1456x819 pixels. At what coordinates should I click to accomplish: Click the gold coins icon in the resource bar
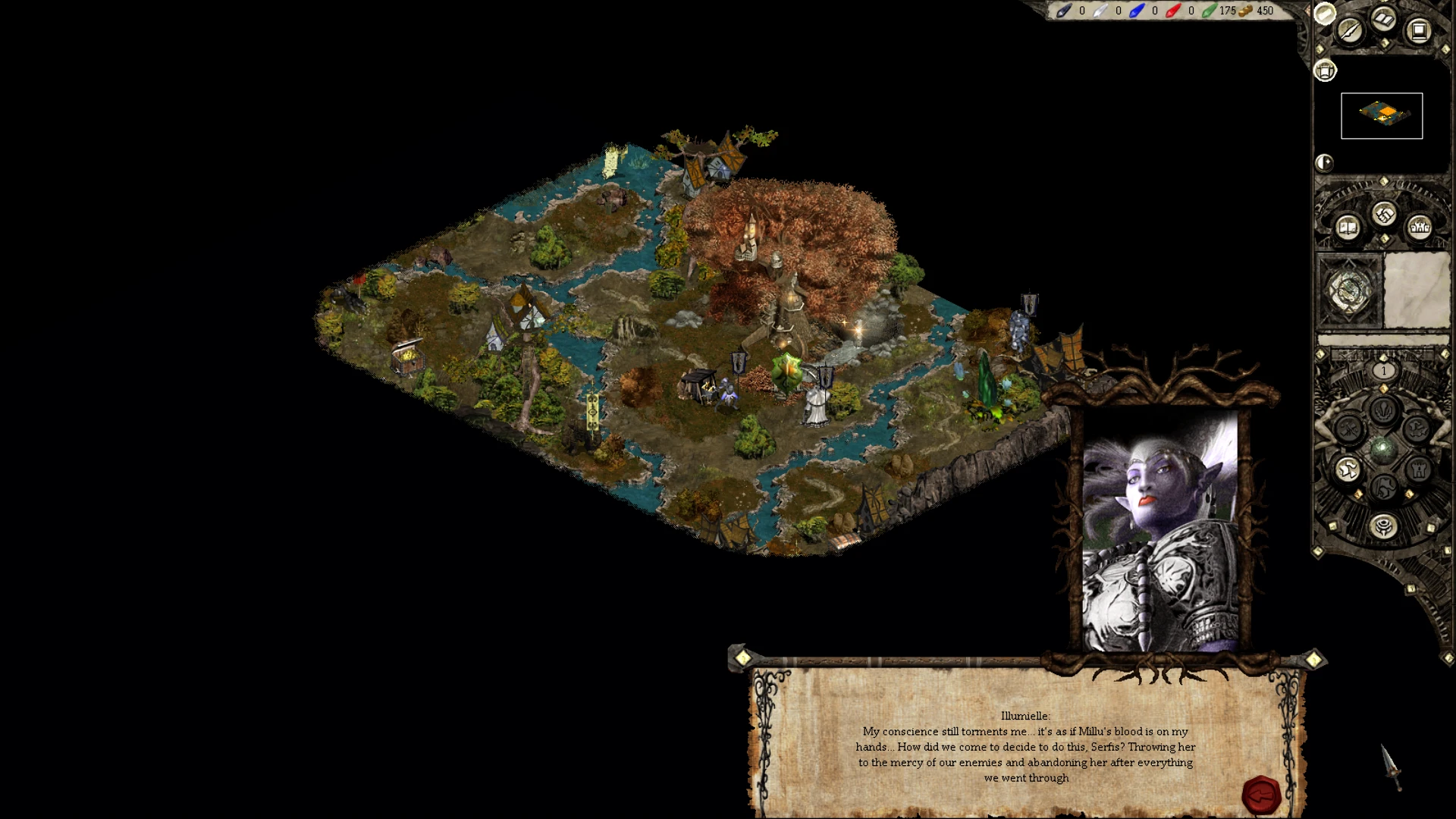pyautogui.click(x=1247, y=11)
